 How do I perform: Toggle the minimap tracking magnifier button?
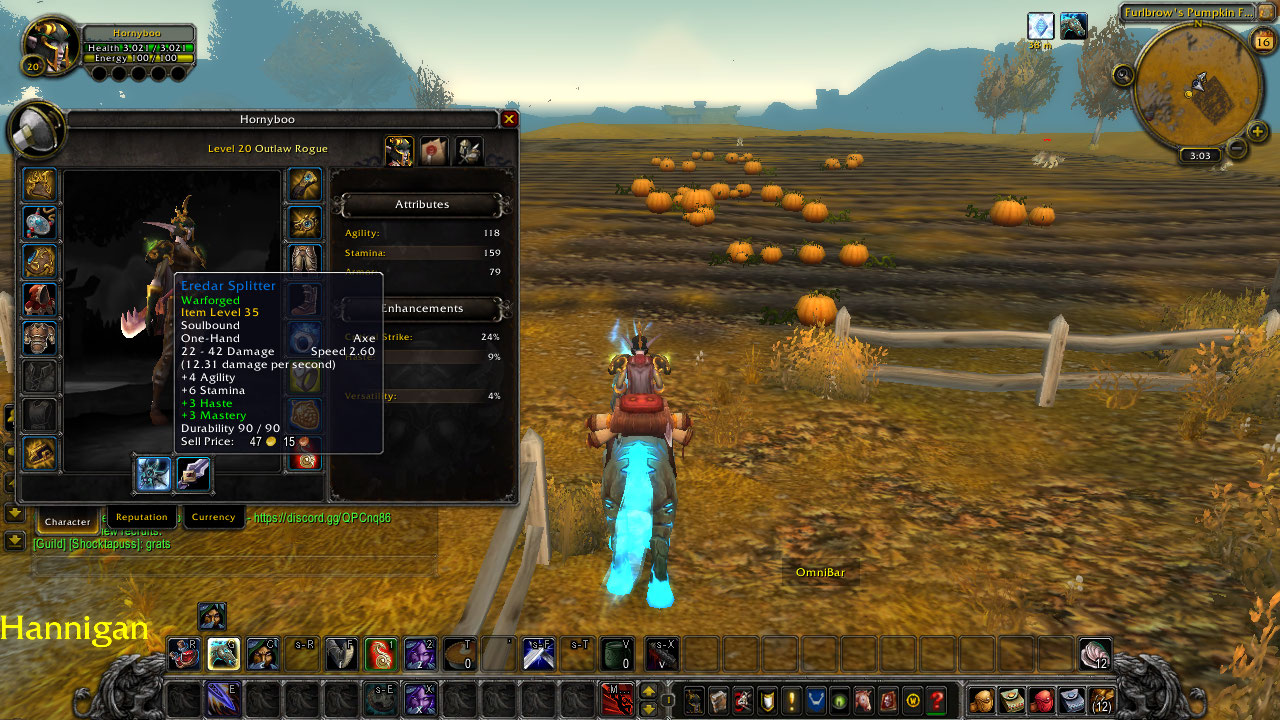1123,74
